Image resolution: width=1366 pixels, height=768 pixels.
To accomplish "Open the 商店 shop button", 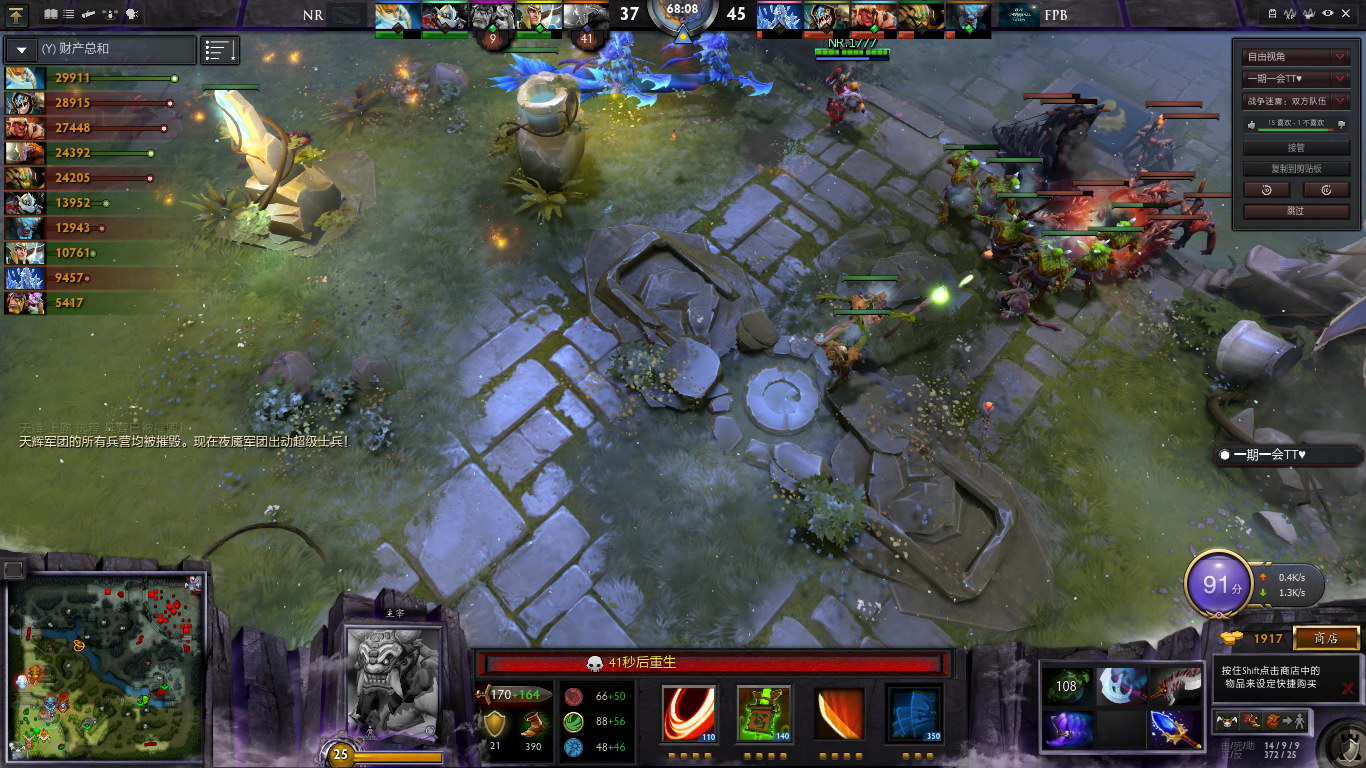I will [x=1326, y=638].
